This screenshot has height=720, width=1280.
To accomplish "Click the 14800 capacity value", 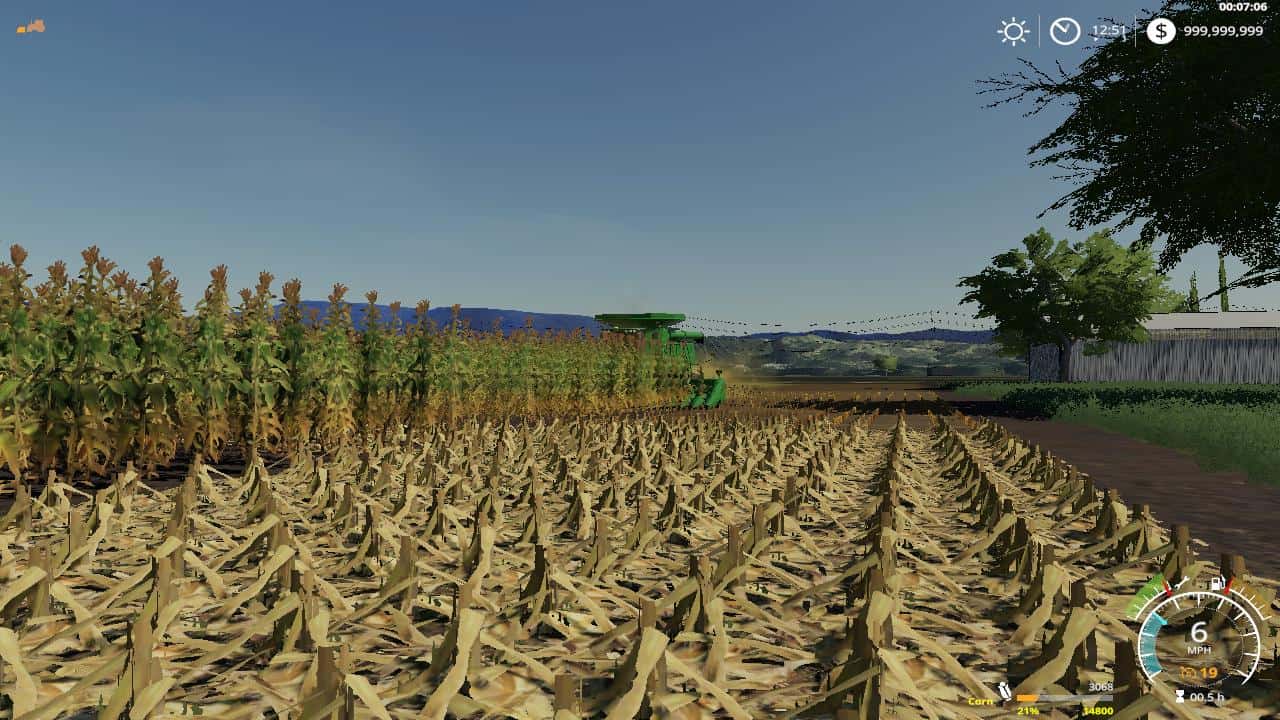I will coord(1100,711).
